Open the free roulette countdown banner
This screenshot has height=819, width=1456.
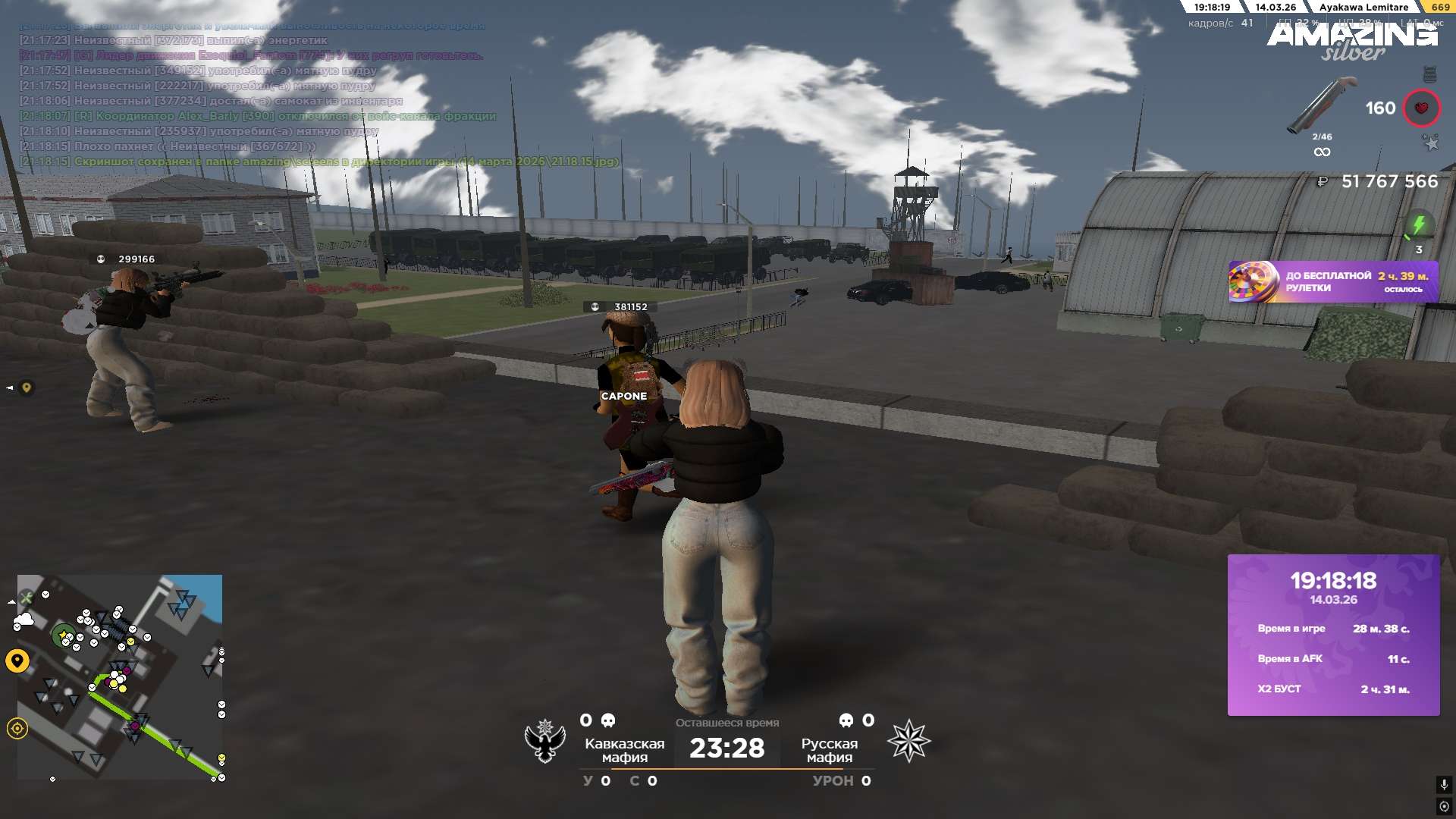(x=1333, y=282)
